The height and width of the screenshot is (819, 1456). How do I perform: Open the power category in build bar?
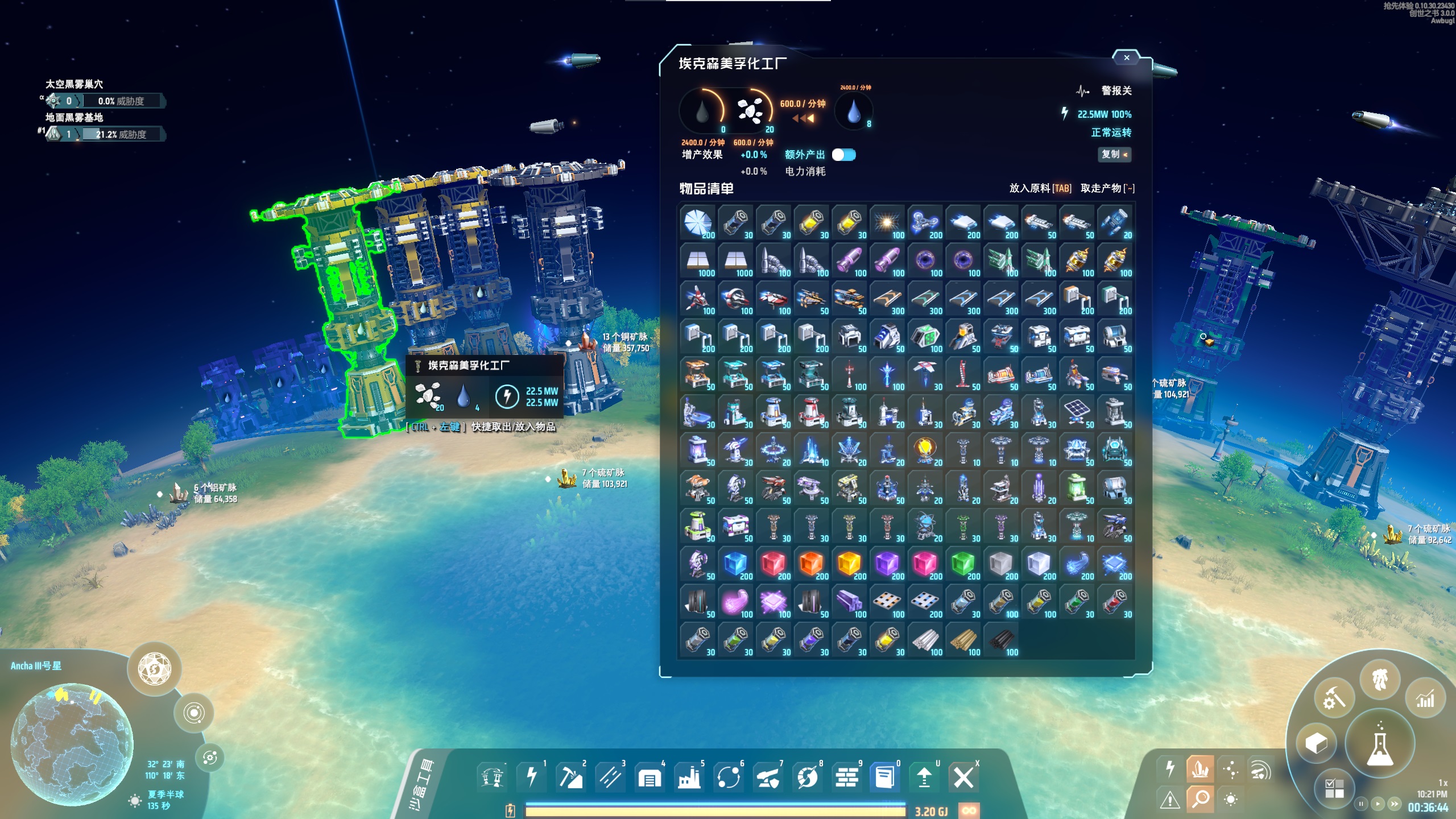click(531, 776)
